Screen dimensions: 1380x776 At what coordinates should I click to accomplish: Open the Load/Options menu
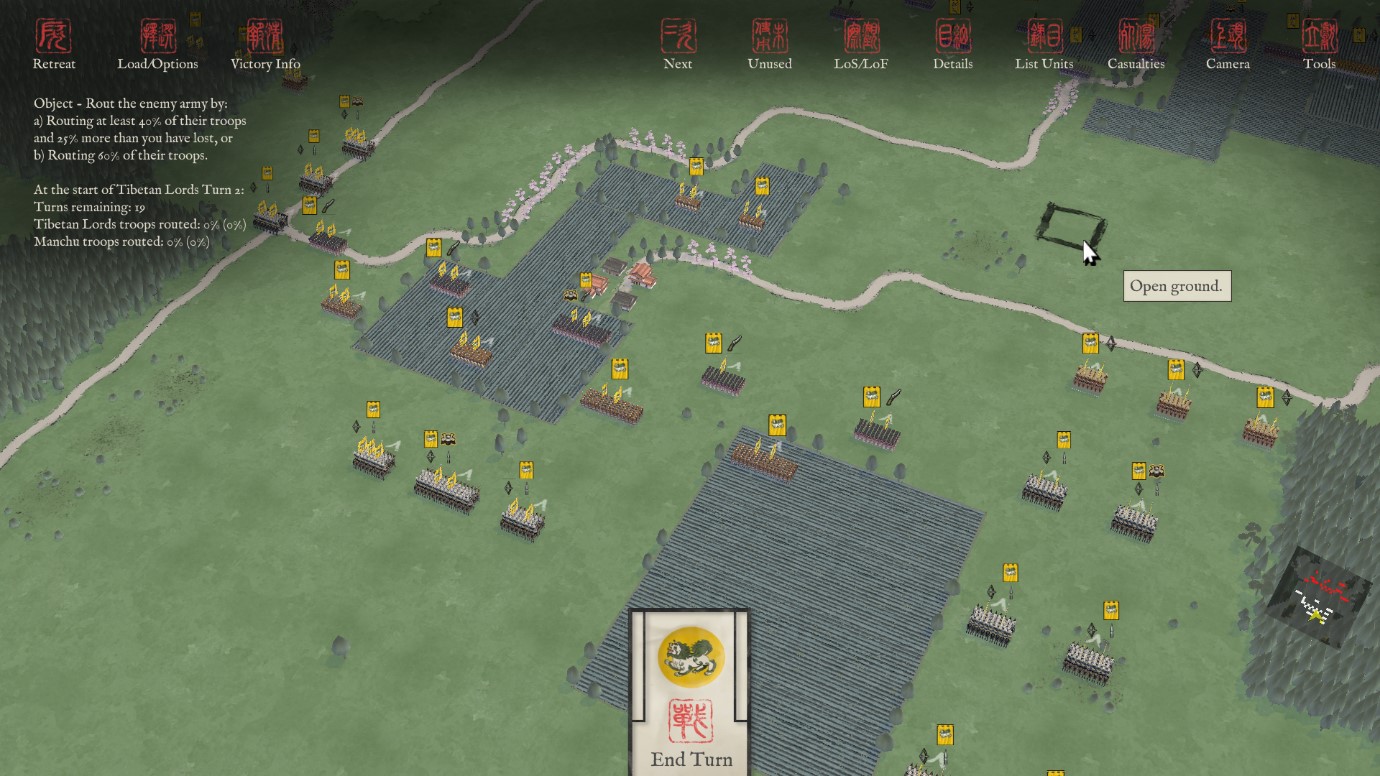(158, 44)
